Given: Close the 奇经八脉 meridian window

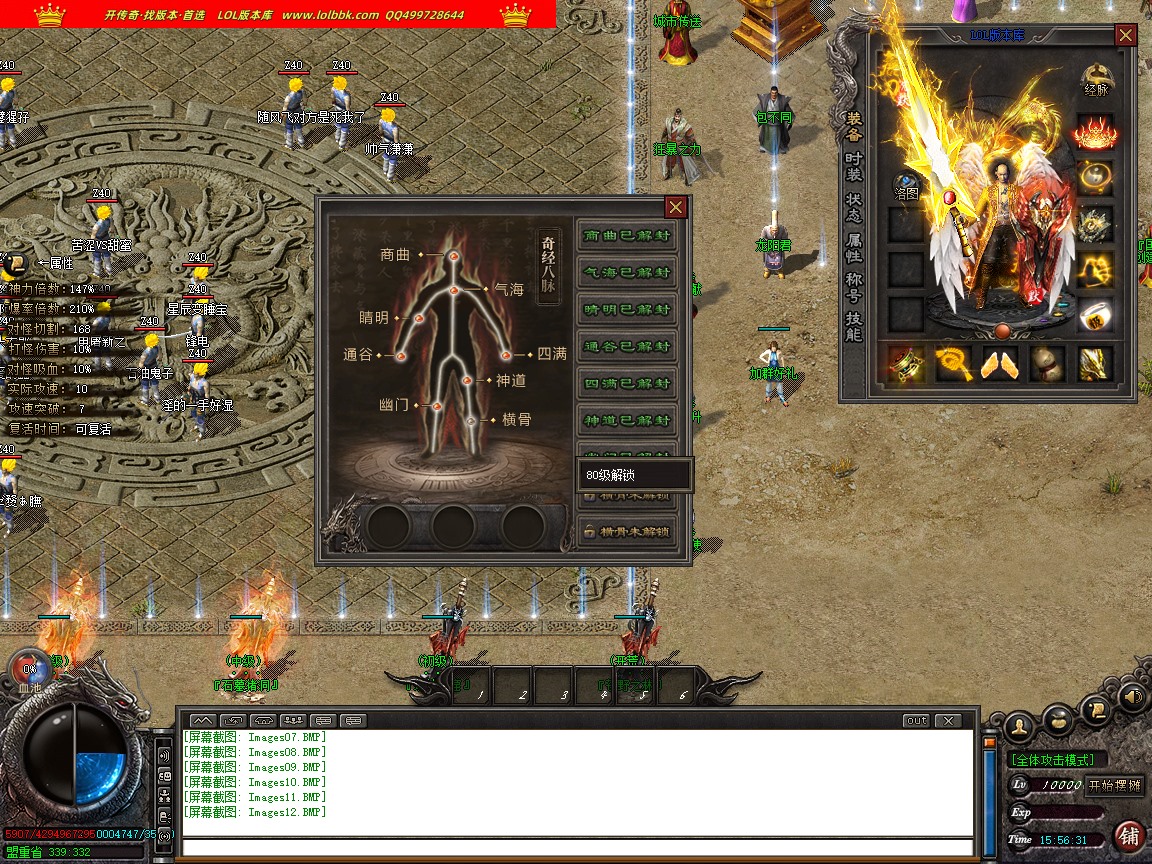Looking at the screenshot, I should point(676,207).
